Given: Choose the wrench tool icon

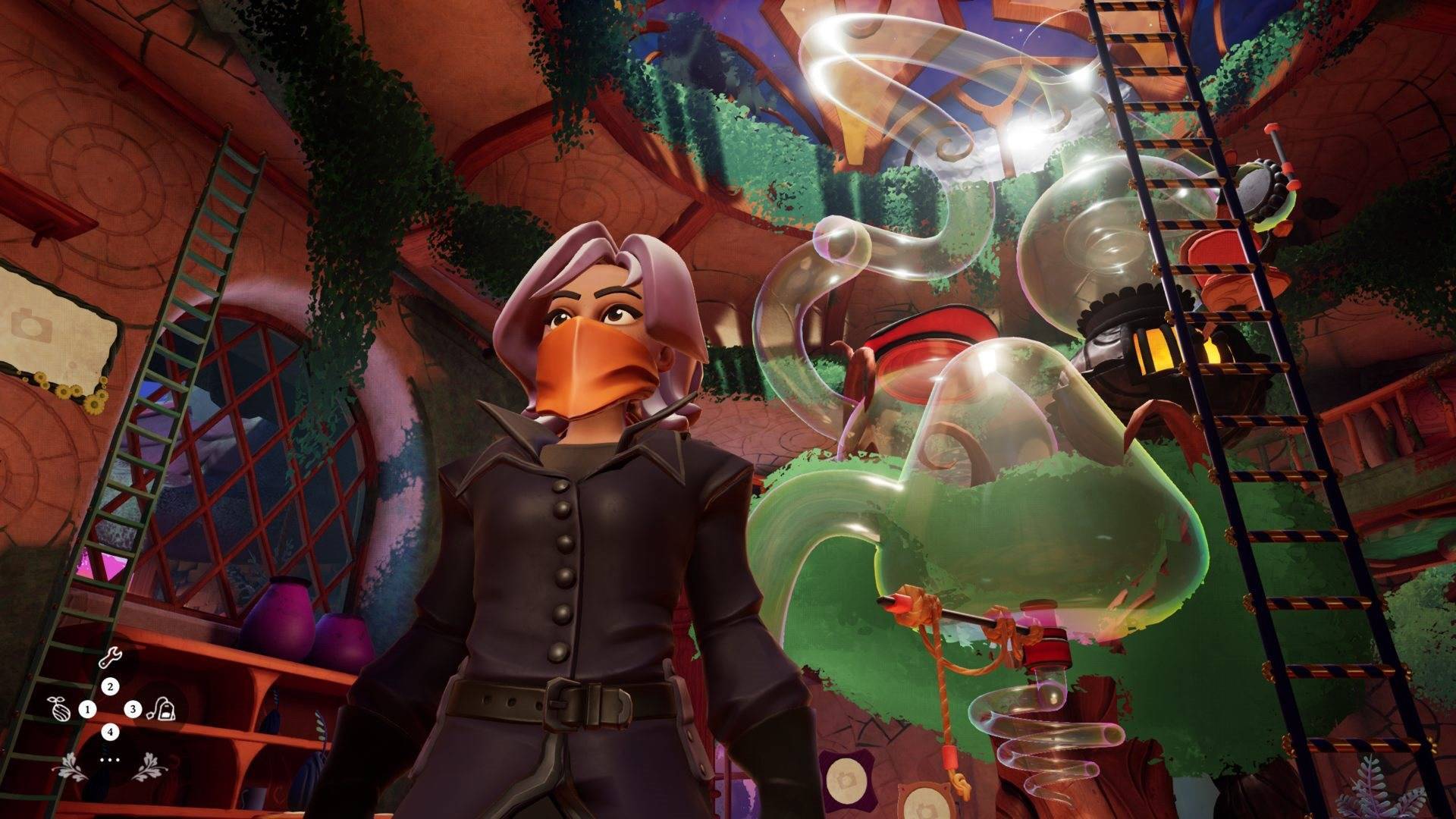Looking at the screenshot, I should coord(110,658).
